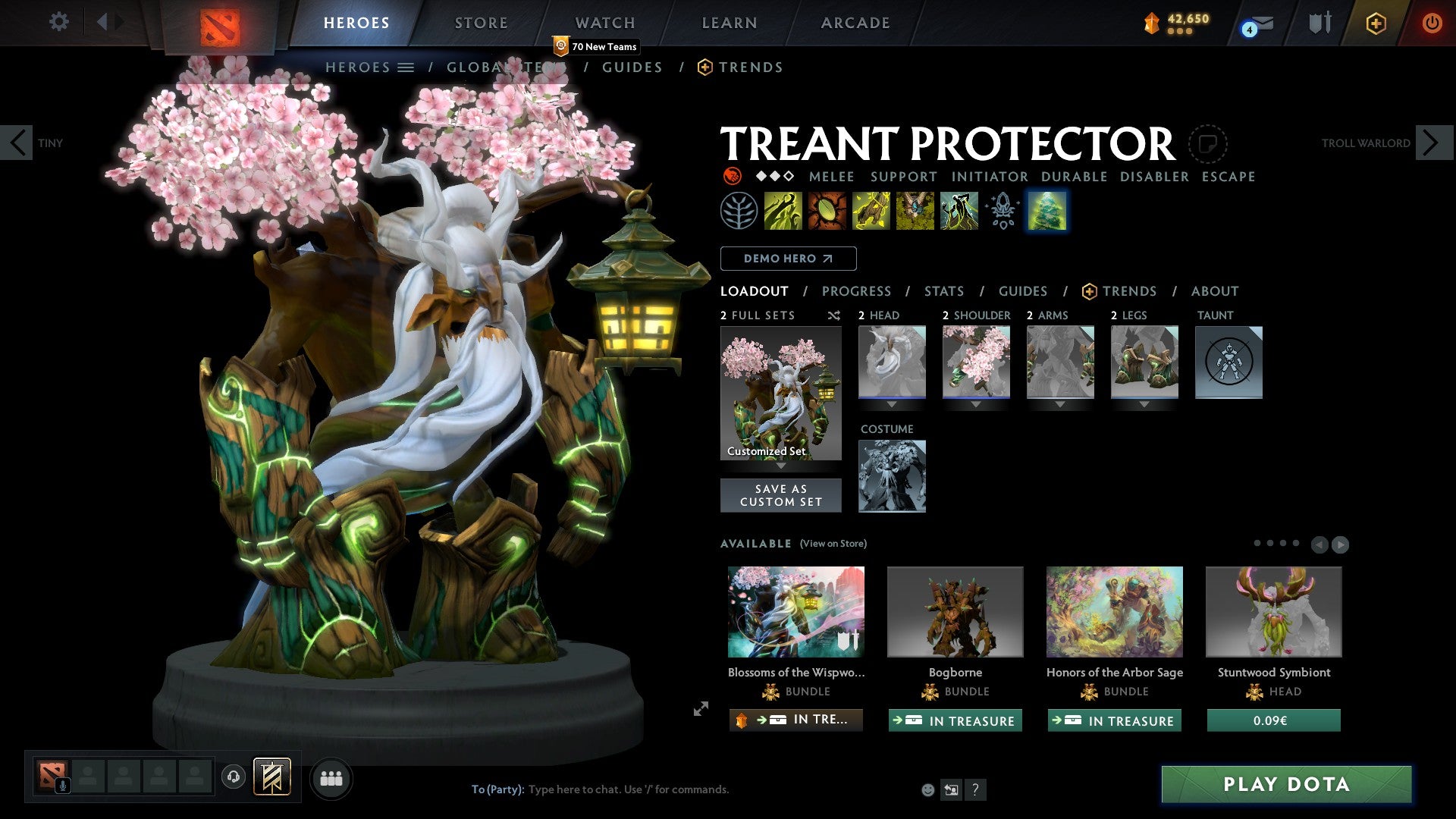Click the guild banner icon beside party slots
Viewport: 1456px width, 819px height.
pos(273,777)
